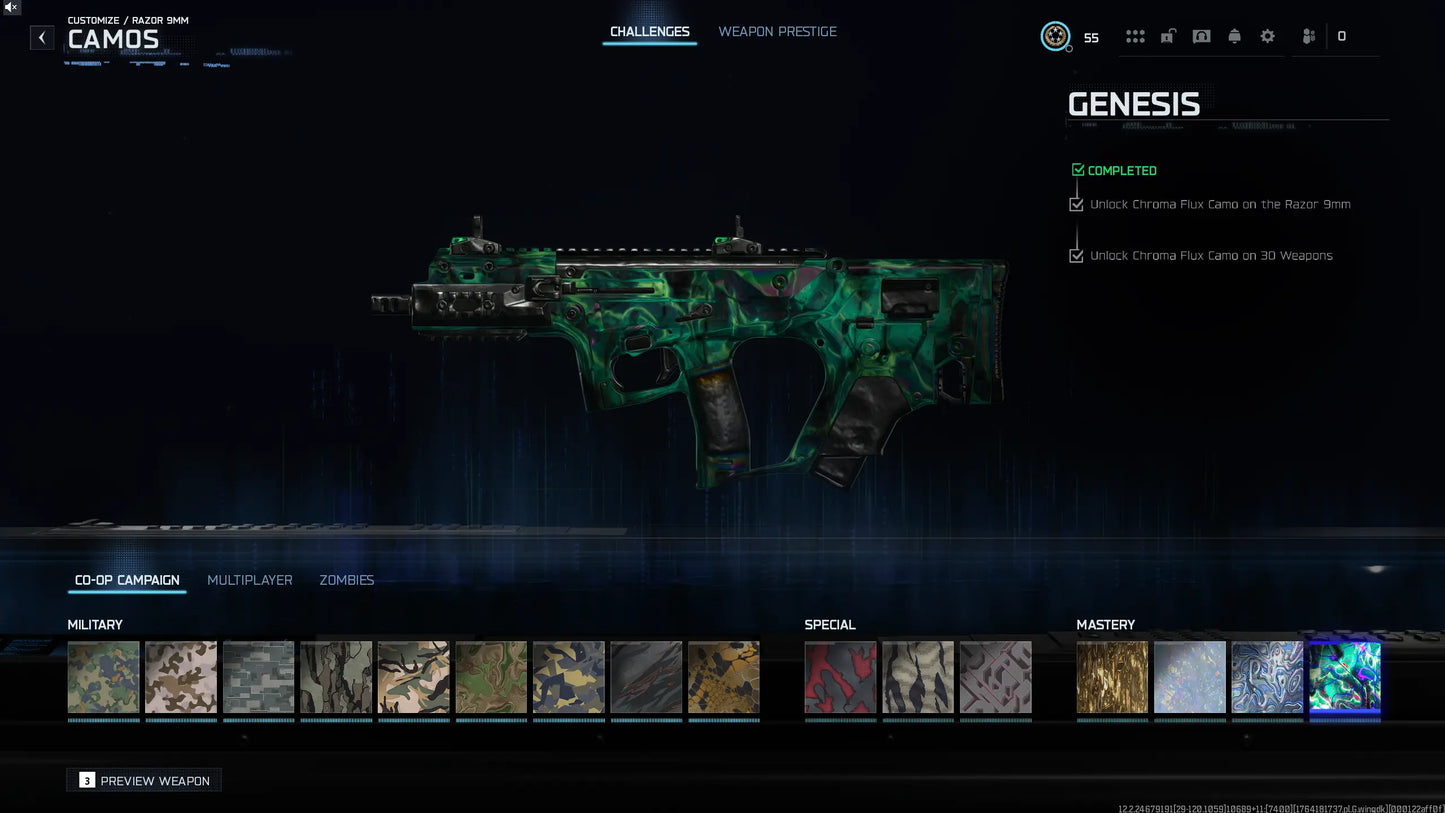Select the first green Military camo thumbnail

click(103, 677)
